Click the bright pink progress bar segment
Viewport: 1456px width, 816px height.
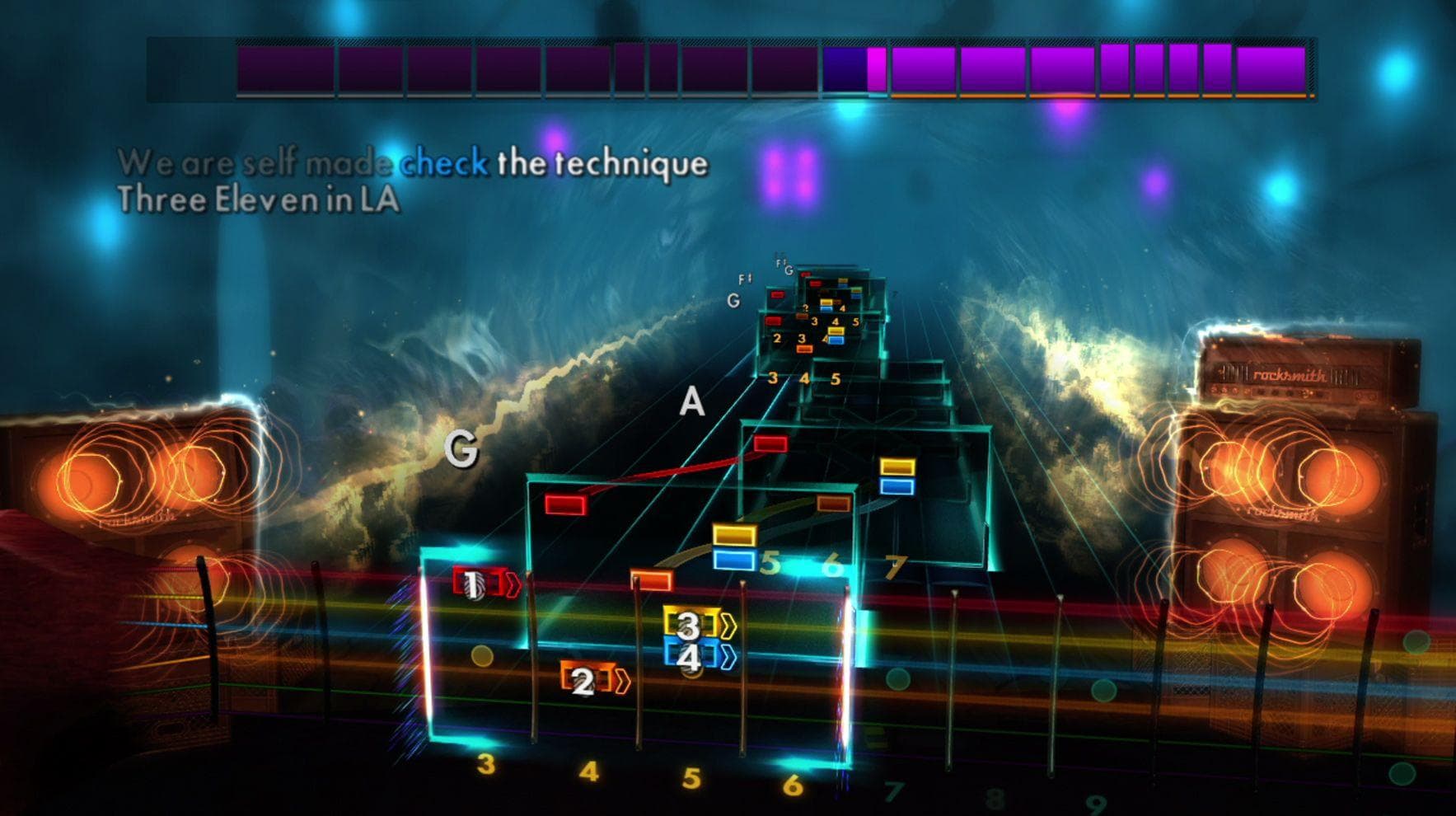click(877, 70)
